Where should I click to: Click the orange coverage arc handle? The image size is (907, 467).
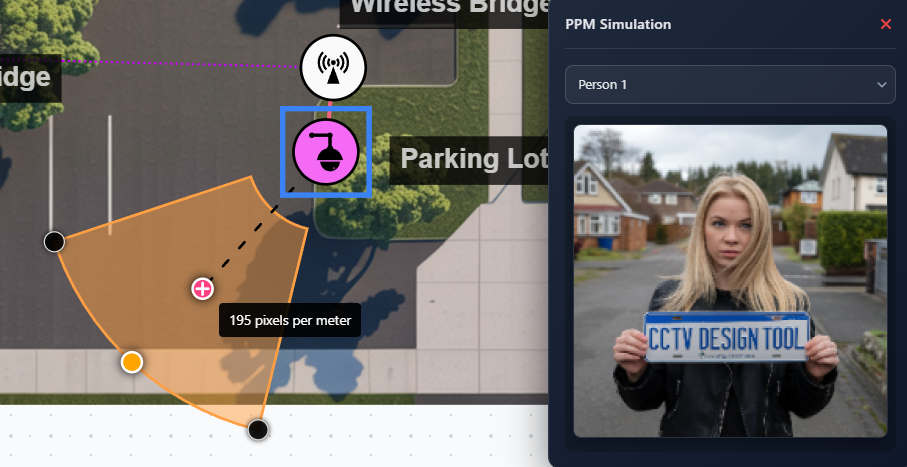point(132,362)
